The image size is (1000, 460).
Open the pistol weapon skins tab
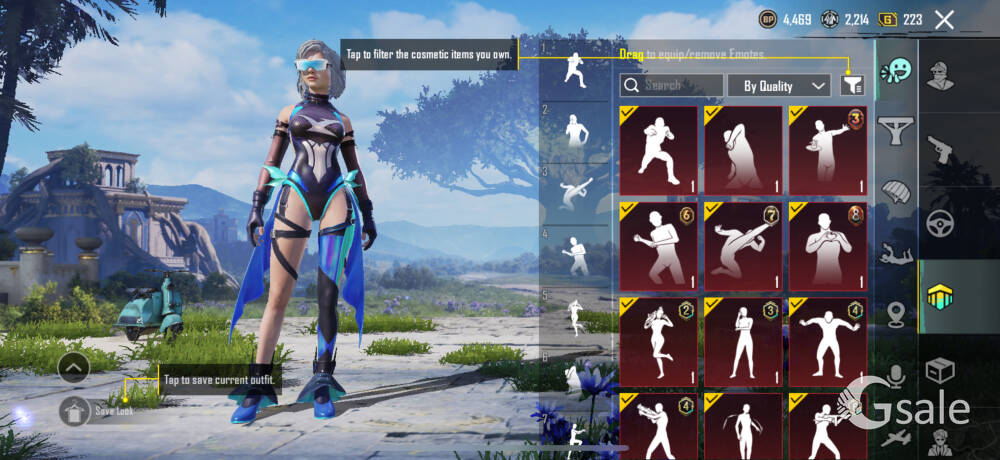[940, 150]
